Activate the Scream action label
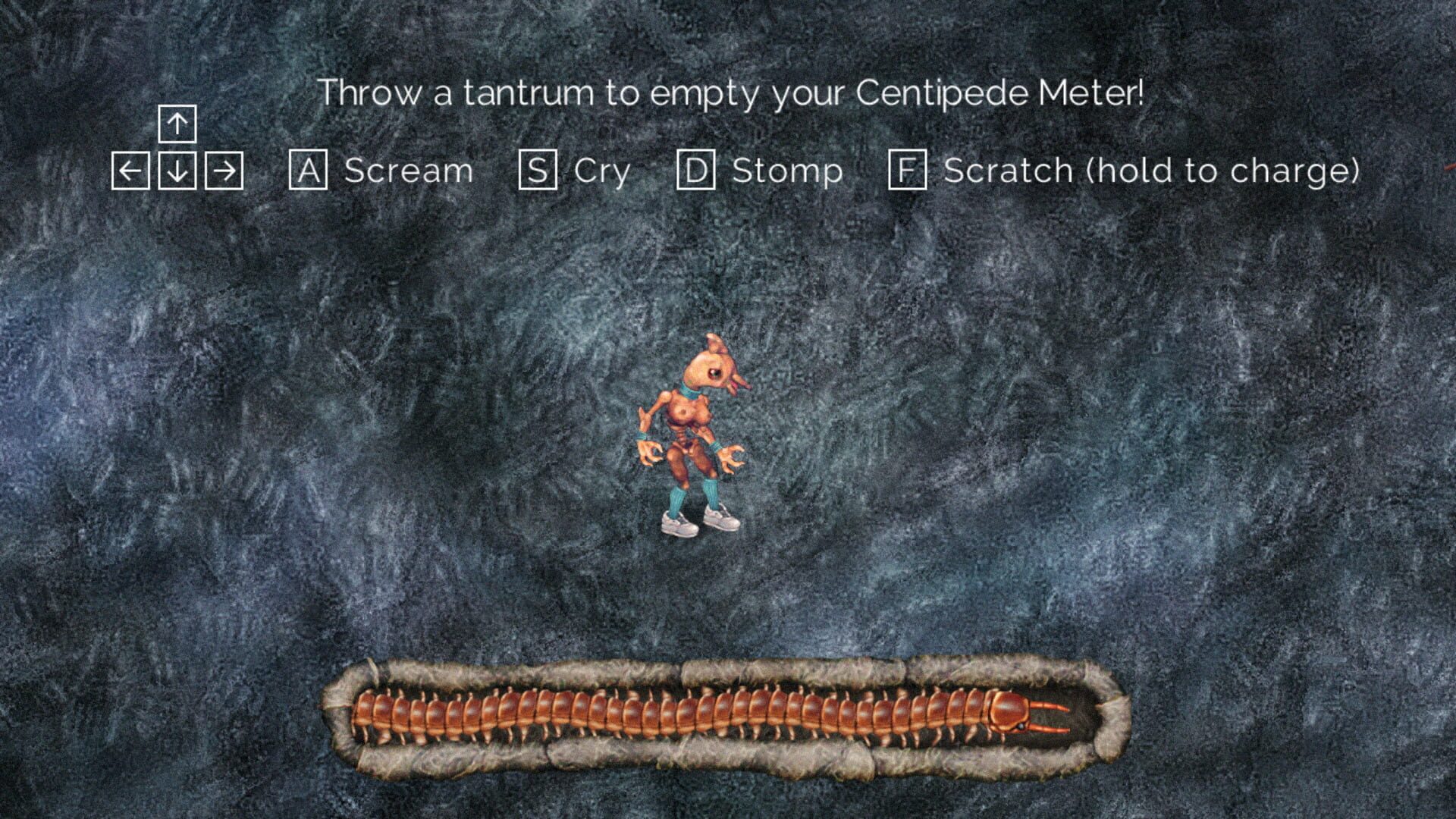The image size is (1456, 819). (408, 170)
